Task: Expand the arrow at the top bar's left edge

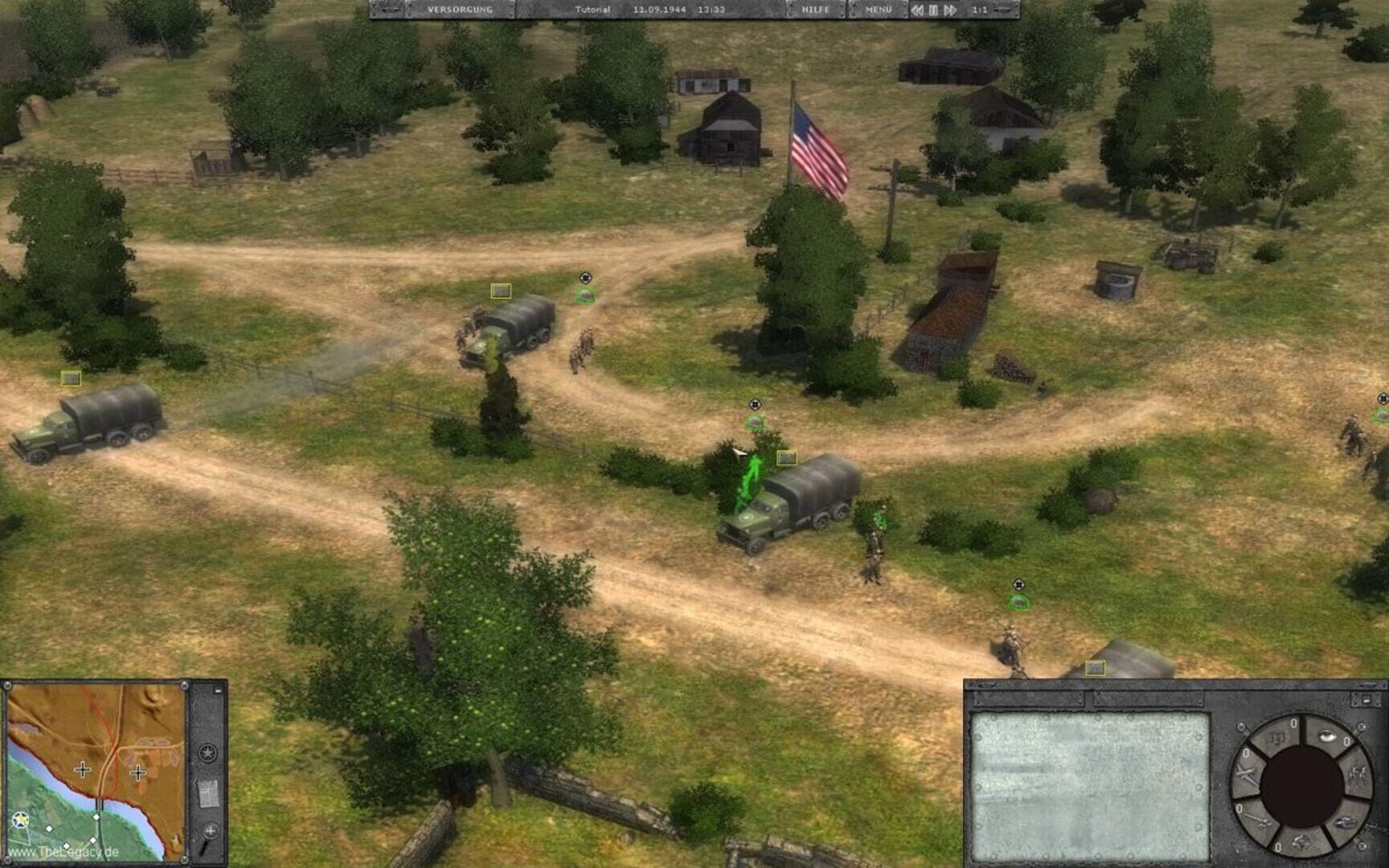Action: click(x=391, y=10)
